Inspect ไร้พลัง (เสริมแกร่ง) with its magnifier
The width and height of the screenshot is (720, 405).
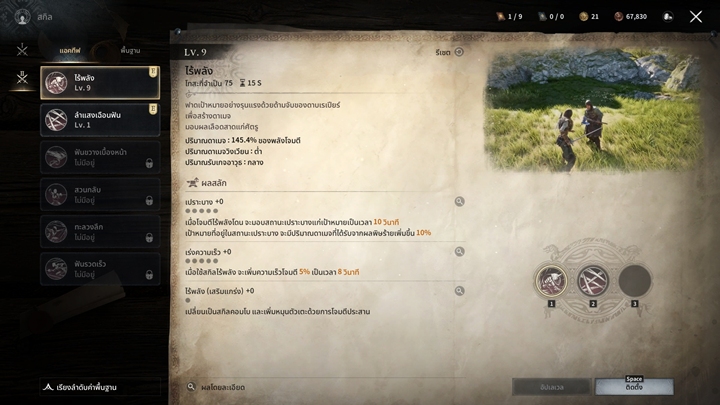(460, 291)
